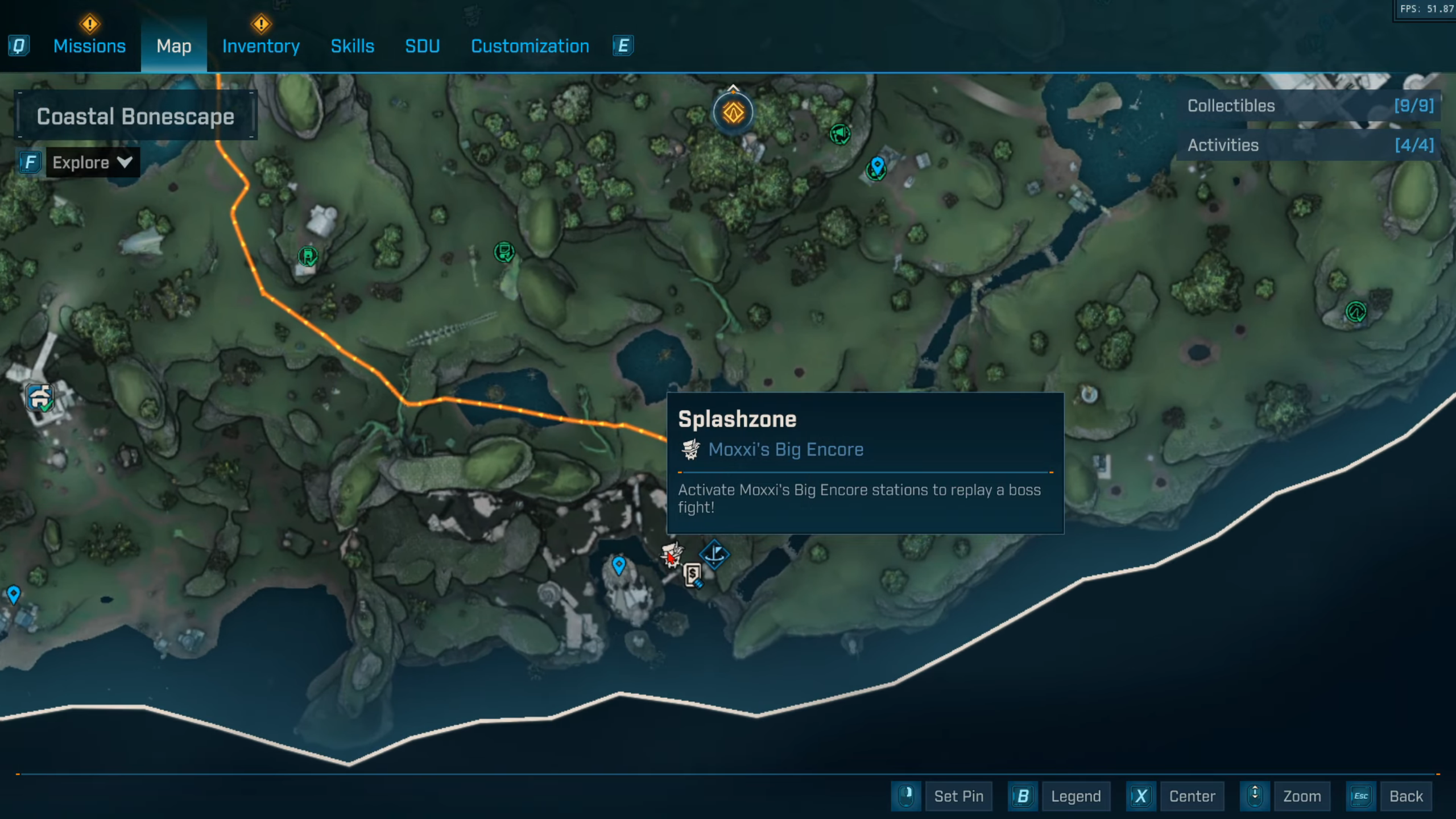This screenshot has height=819, width=1456.
Task: Select the orange mission objective marker
Action: click(x=733, y=113)
